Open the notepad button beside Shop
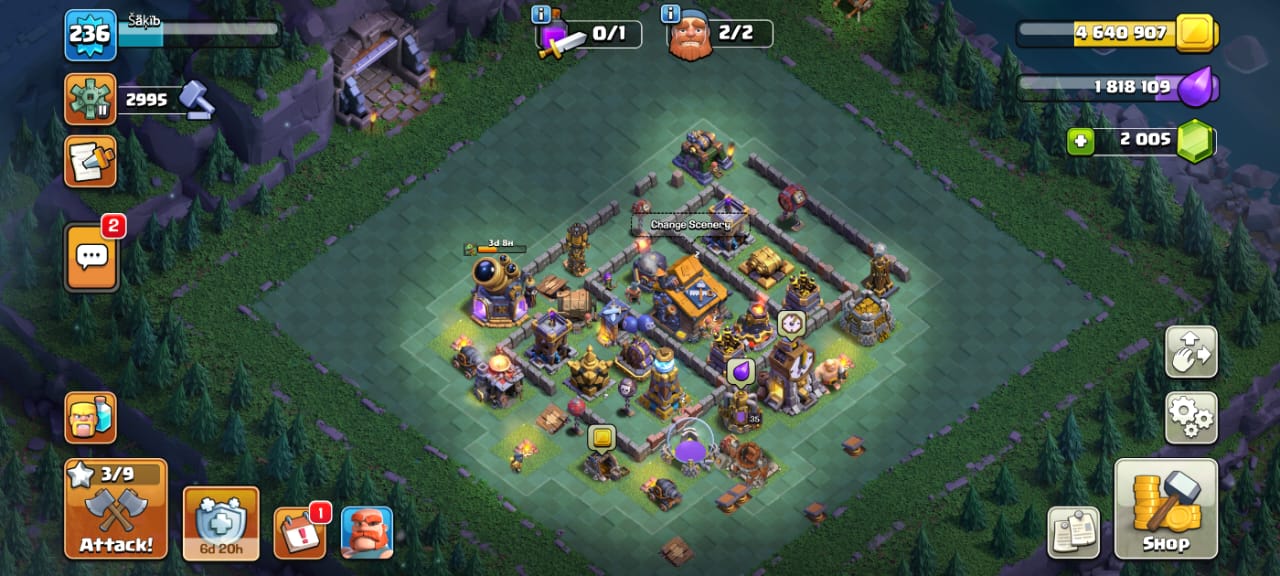This screenshot has height=576, width=1280. pyautogui.click(x=1073, y=533)
